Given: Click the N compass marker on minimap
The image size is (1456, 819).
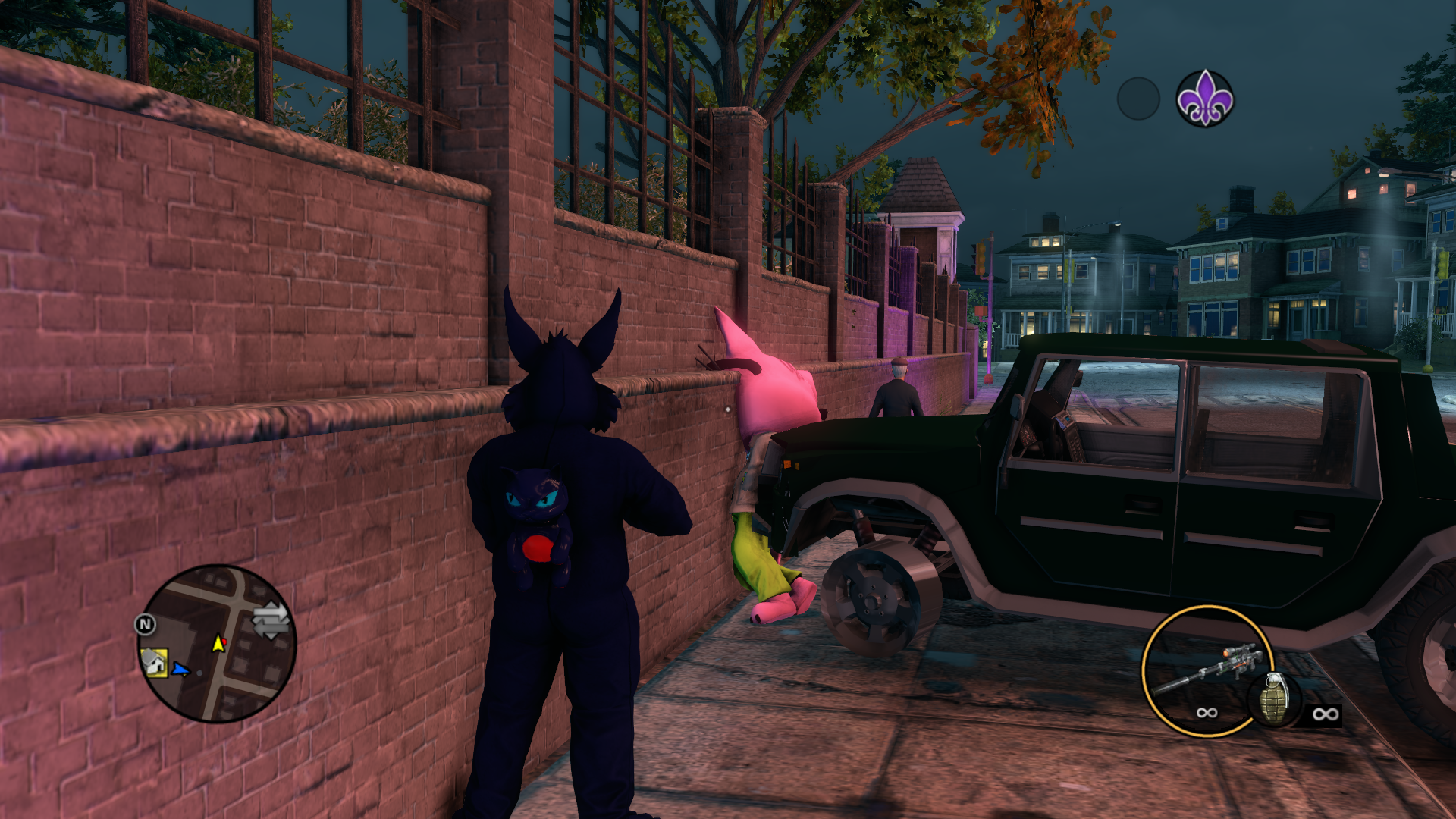Looking at the screenshot, I should pyautogui.click(x=145, y=624).
